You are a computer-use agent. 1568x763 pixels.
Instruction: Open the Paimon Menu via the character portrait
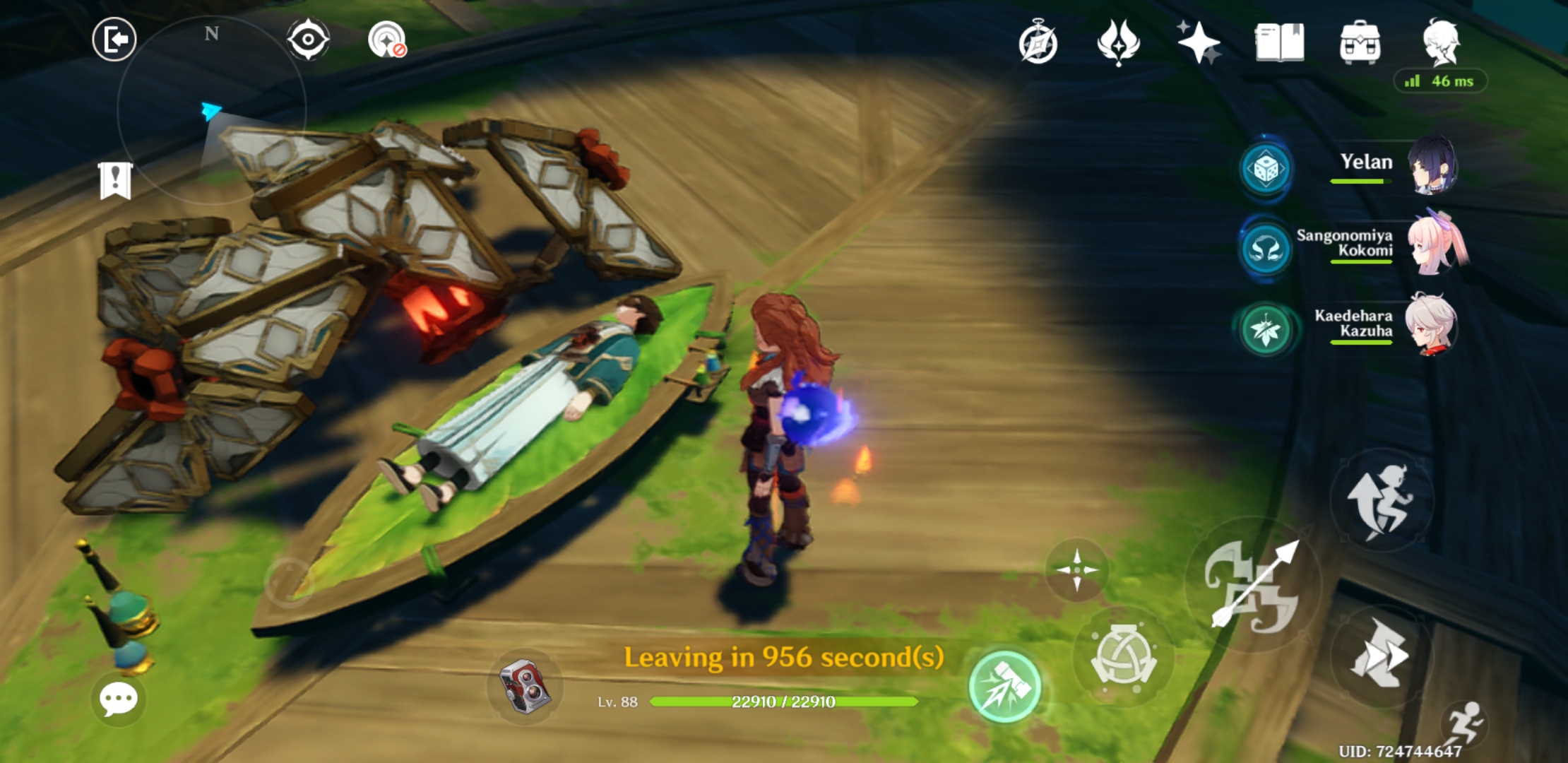[x=1441, y=42]
